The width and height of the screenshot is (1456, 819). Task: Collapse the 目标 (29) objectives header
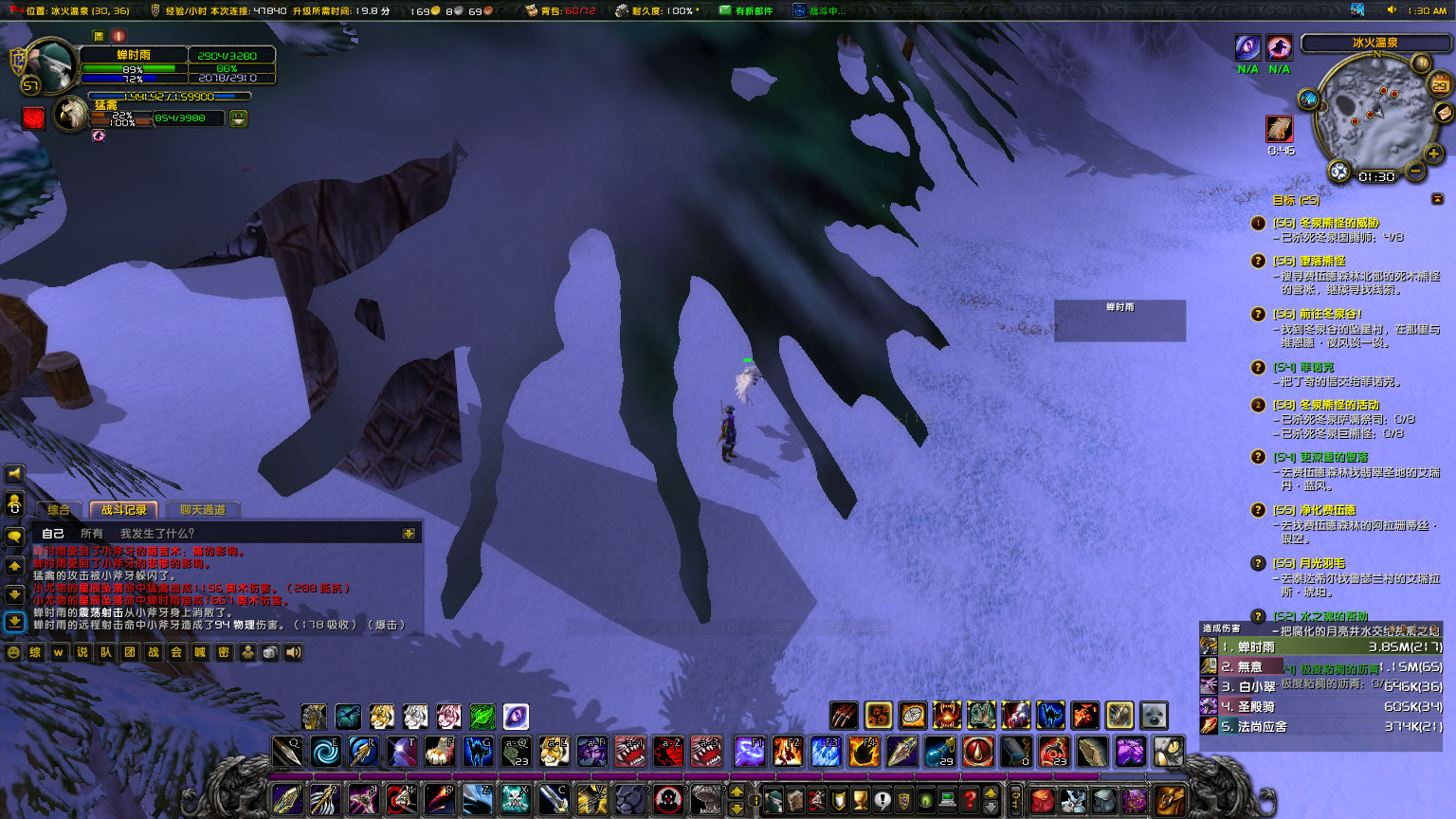1295,201
